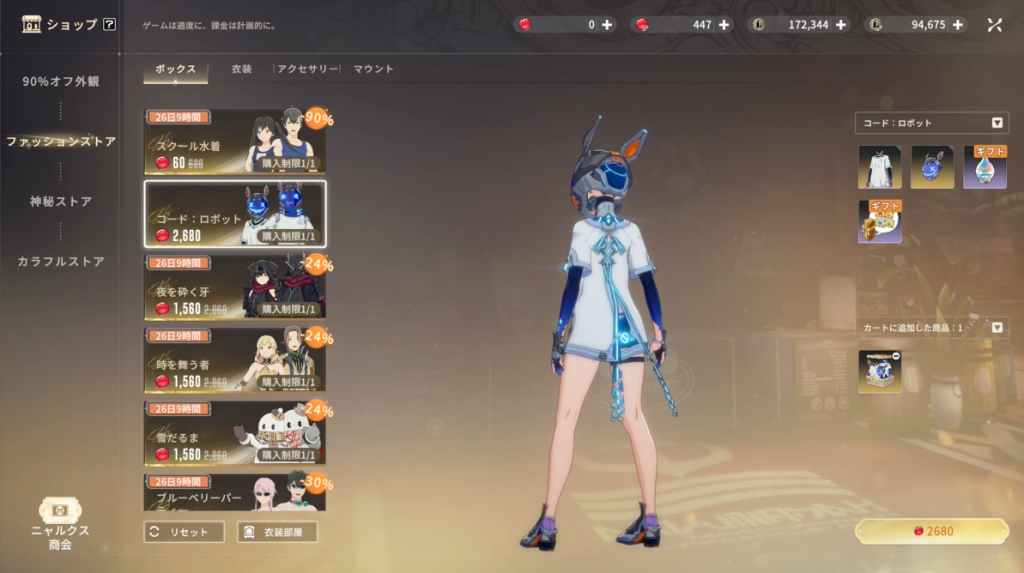The width and height of the screenshot is (1024, 573).
Task: Open the 衣装部屋 wardrobe
Action: pos(277,532)
